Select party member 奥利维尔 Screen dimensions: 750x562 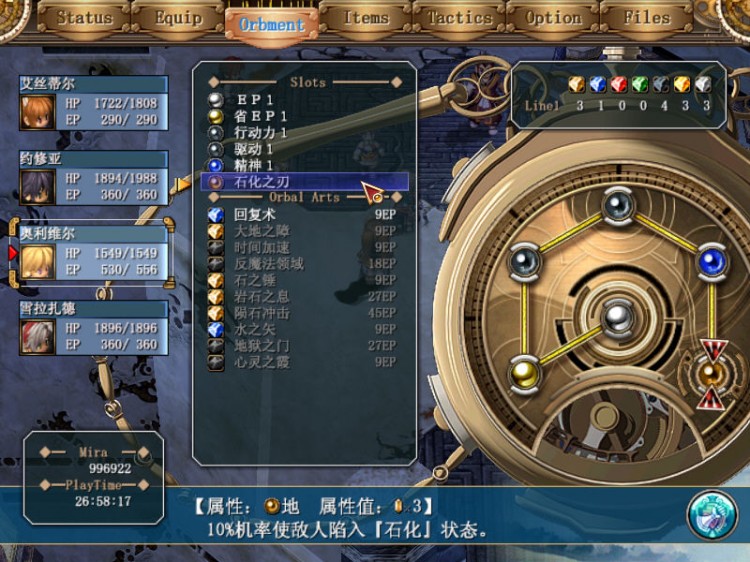coord(93,255)
